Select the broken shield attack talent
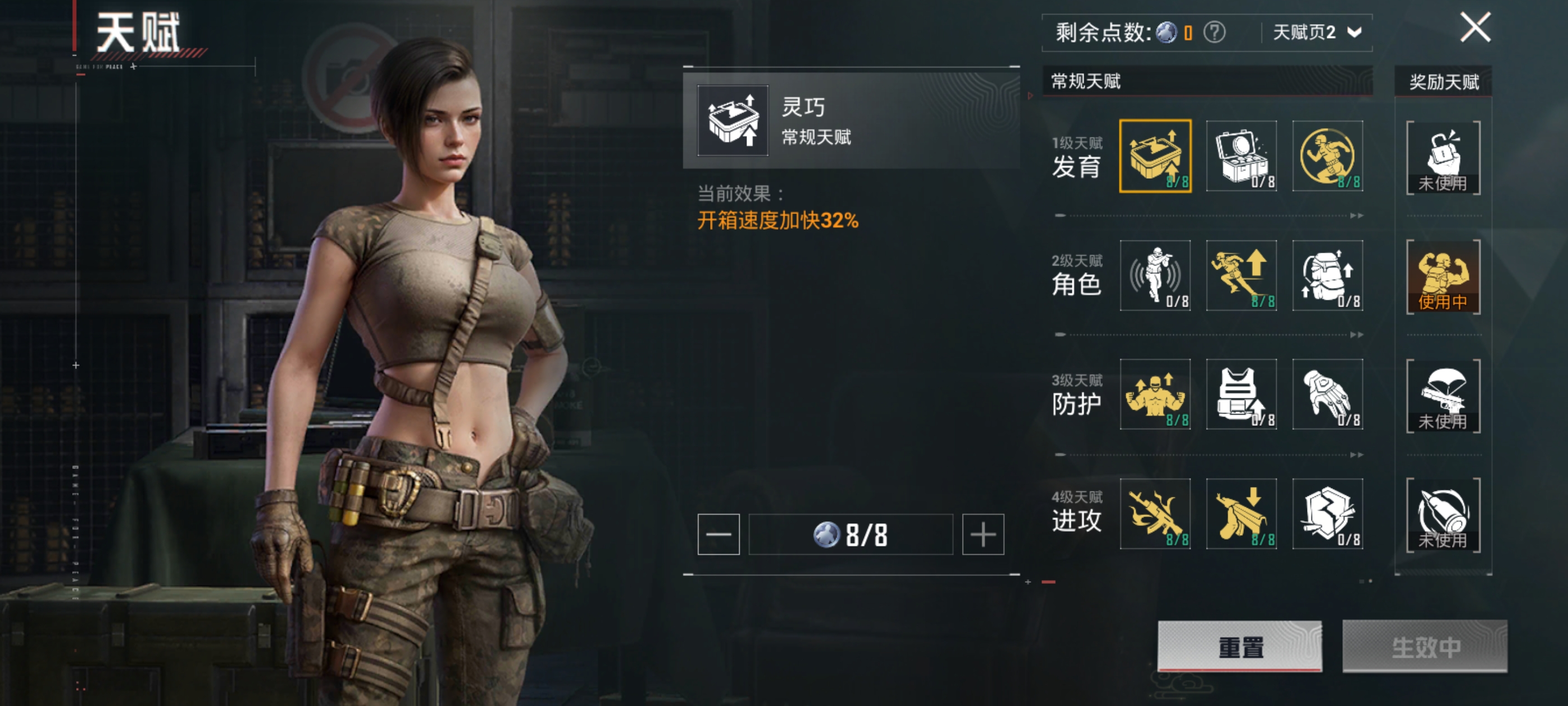Viewport: 1568px width, 706px height. [1327, 513]
